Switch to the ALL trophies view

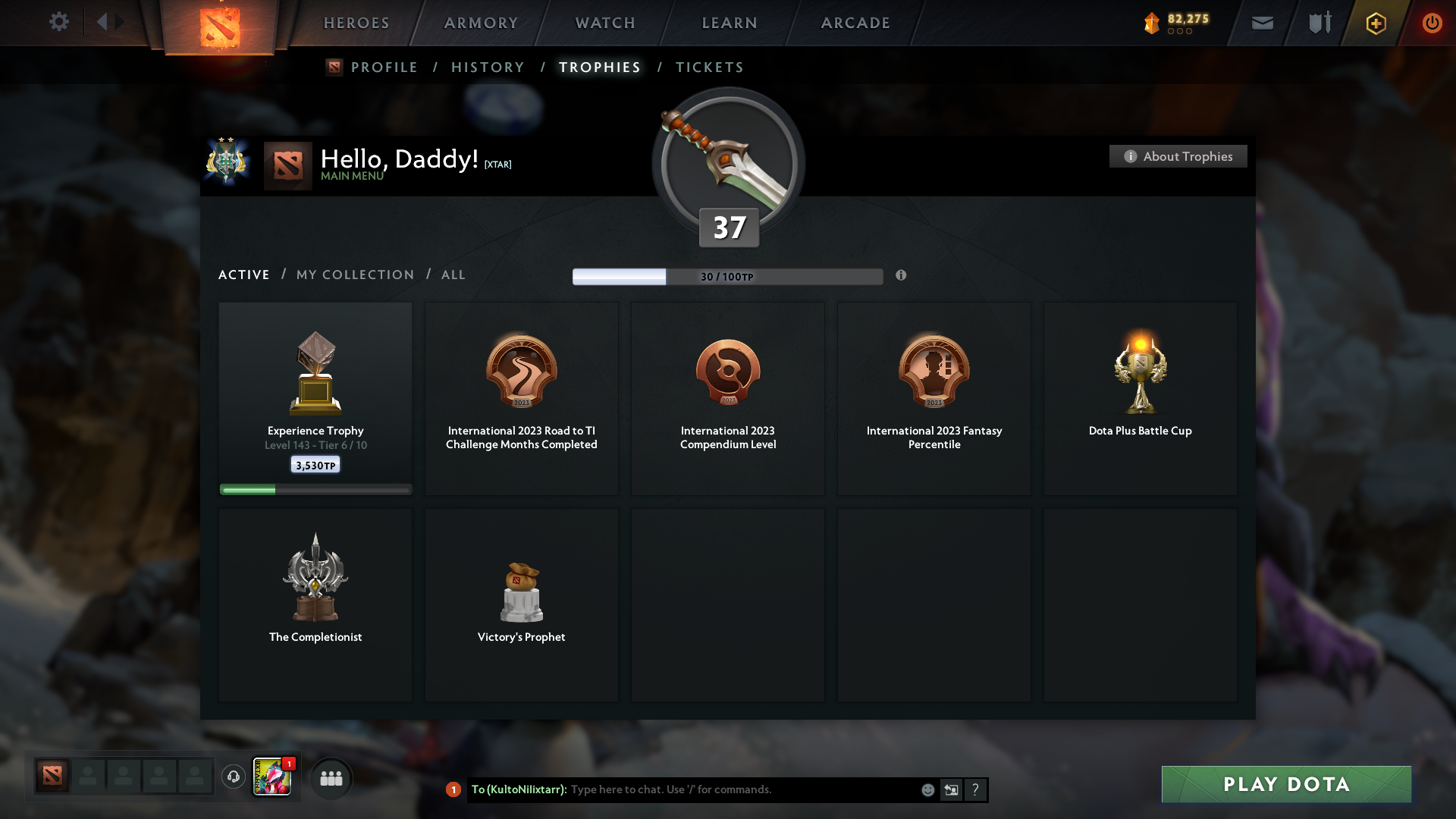(453, 275)
